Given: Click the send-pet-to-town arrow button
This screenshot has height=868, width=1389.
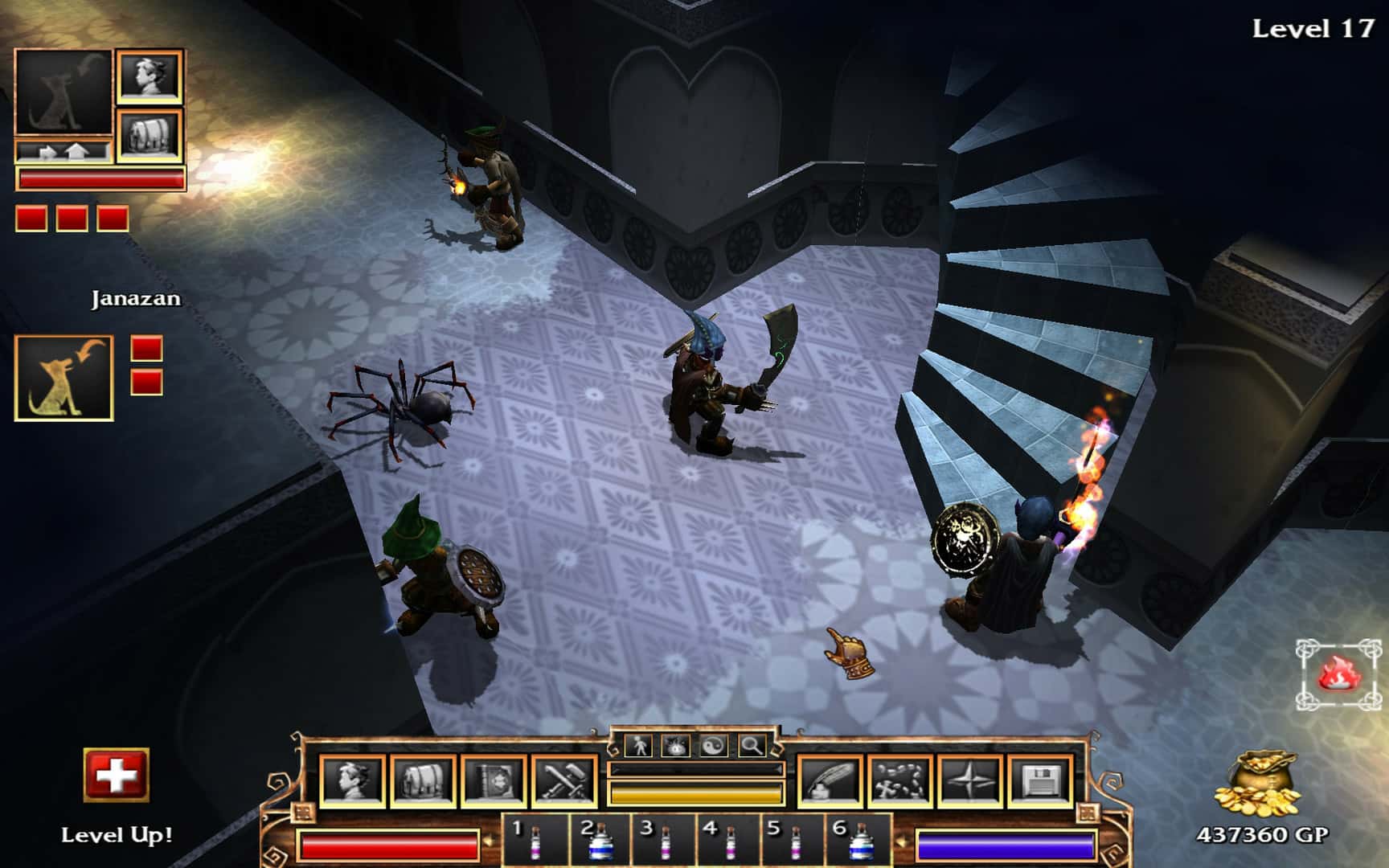Looking at the screenshot, I should (x=47, y=151).
